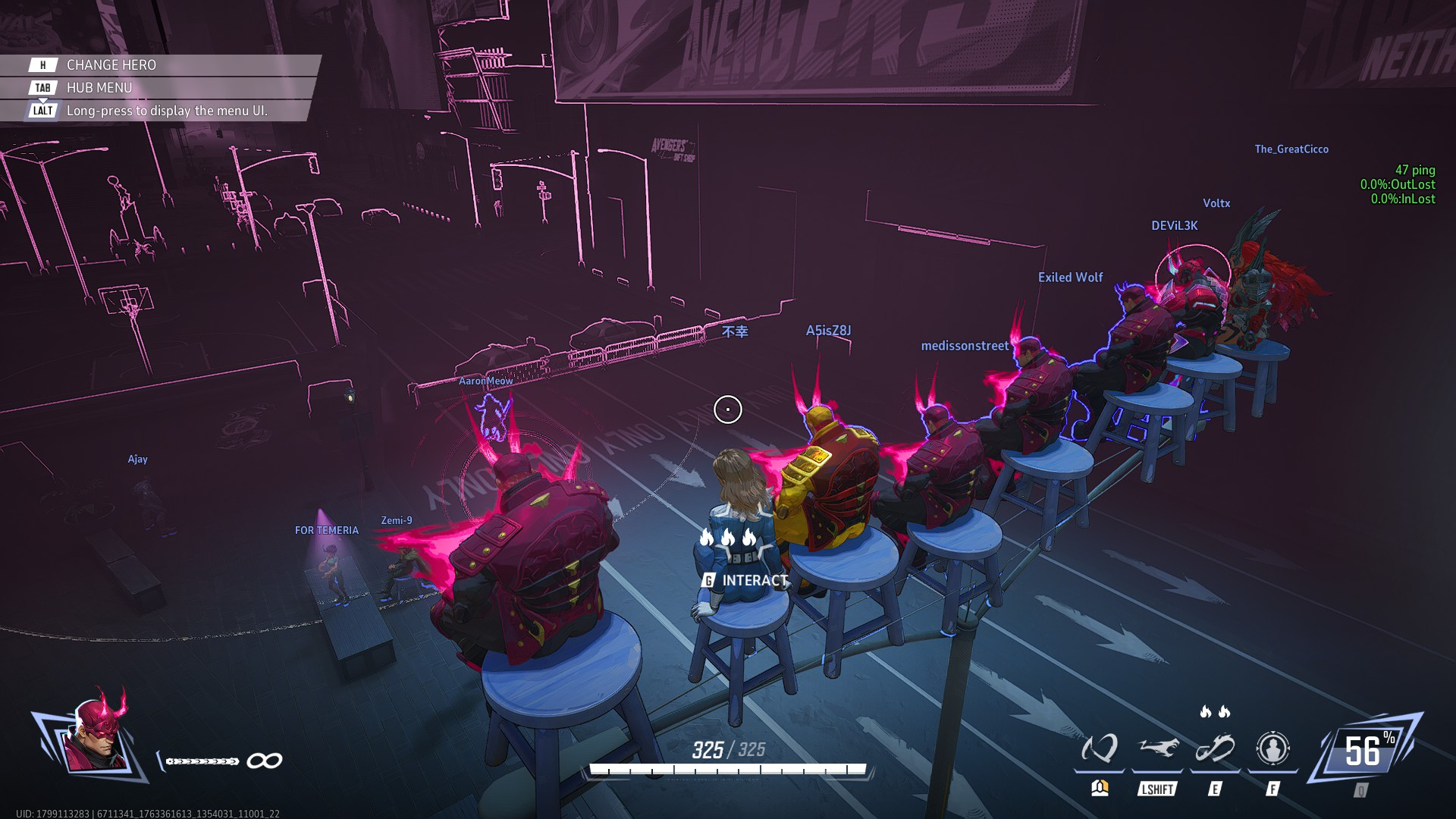Use the lunging beast dash ability
The image size is (1456, 819).
point(1157,749)
